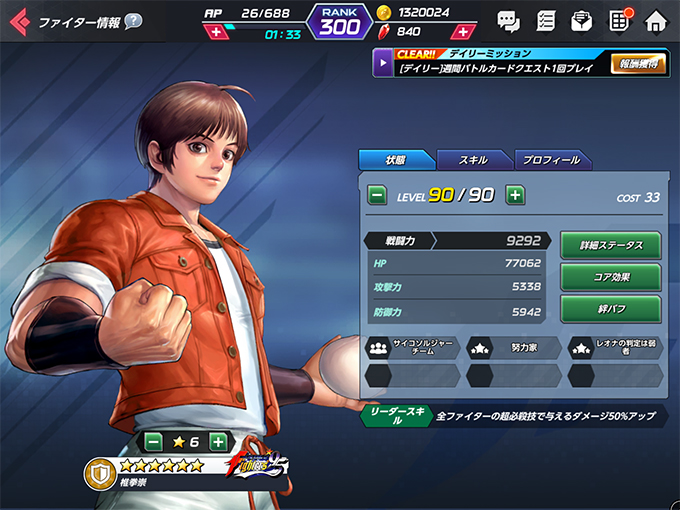
Task: Claim the daily mission reward (報酬獲得)
Action: (x=637, y=64)
